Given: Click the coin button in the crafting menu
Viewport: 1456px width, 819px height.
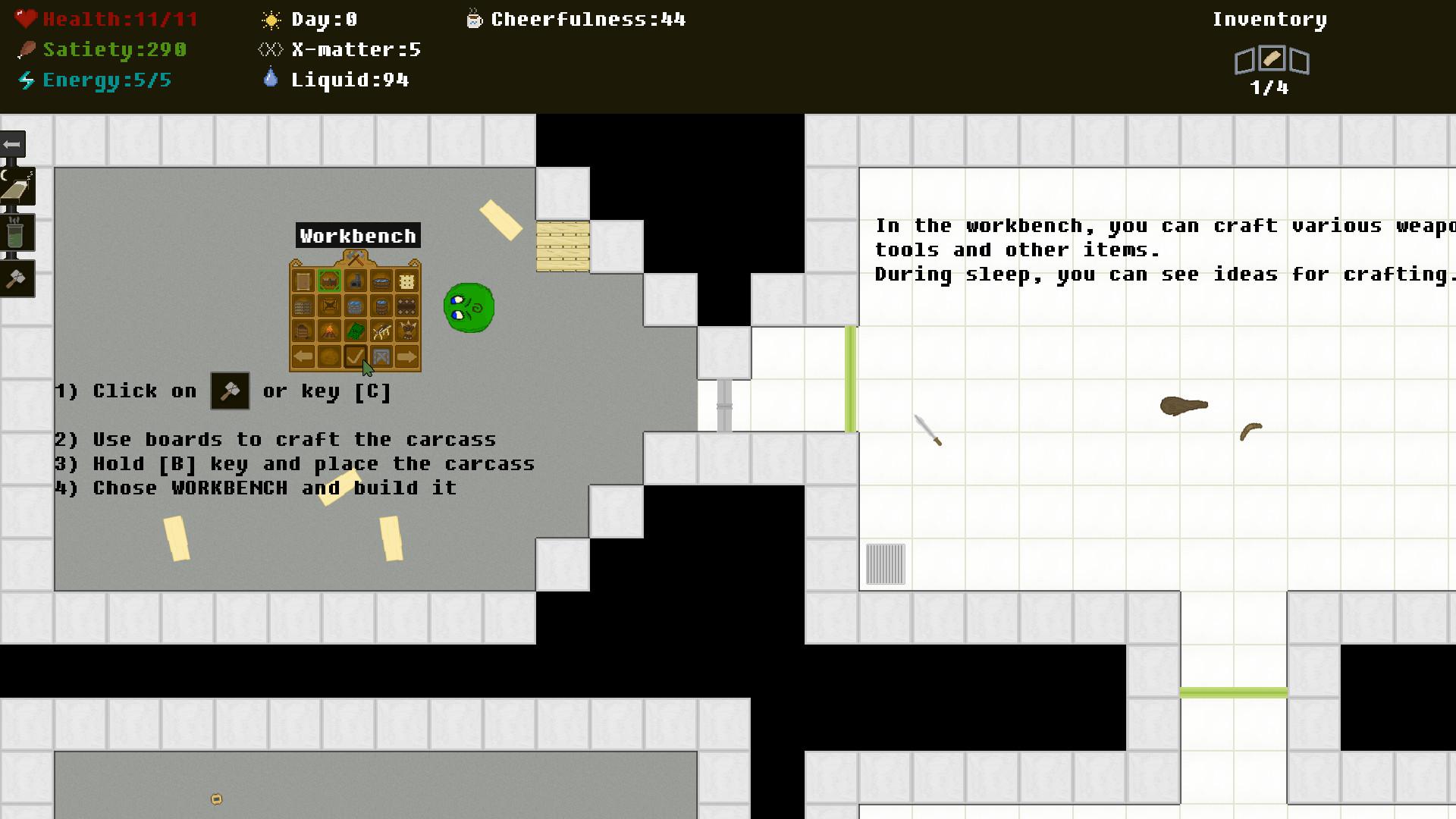Looking at the screenshot, I should click(329, 356).
